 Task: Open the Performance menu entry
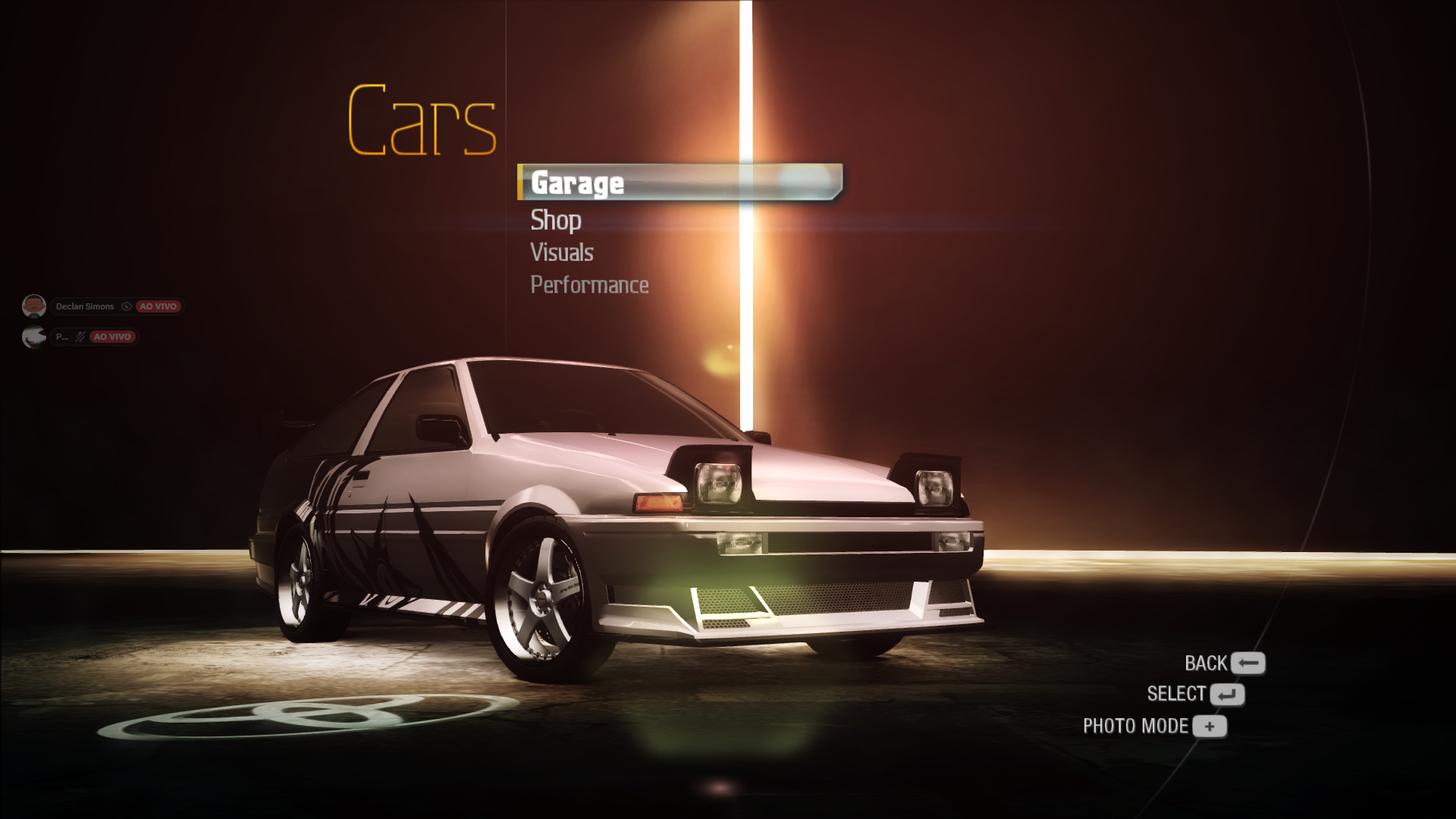[x=589, y=284]
